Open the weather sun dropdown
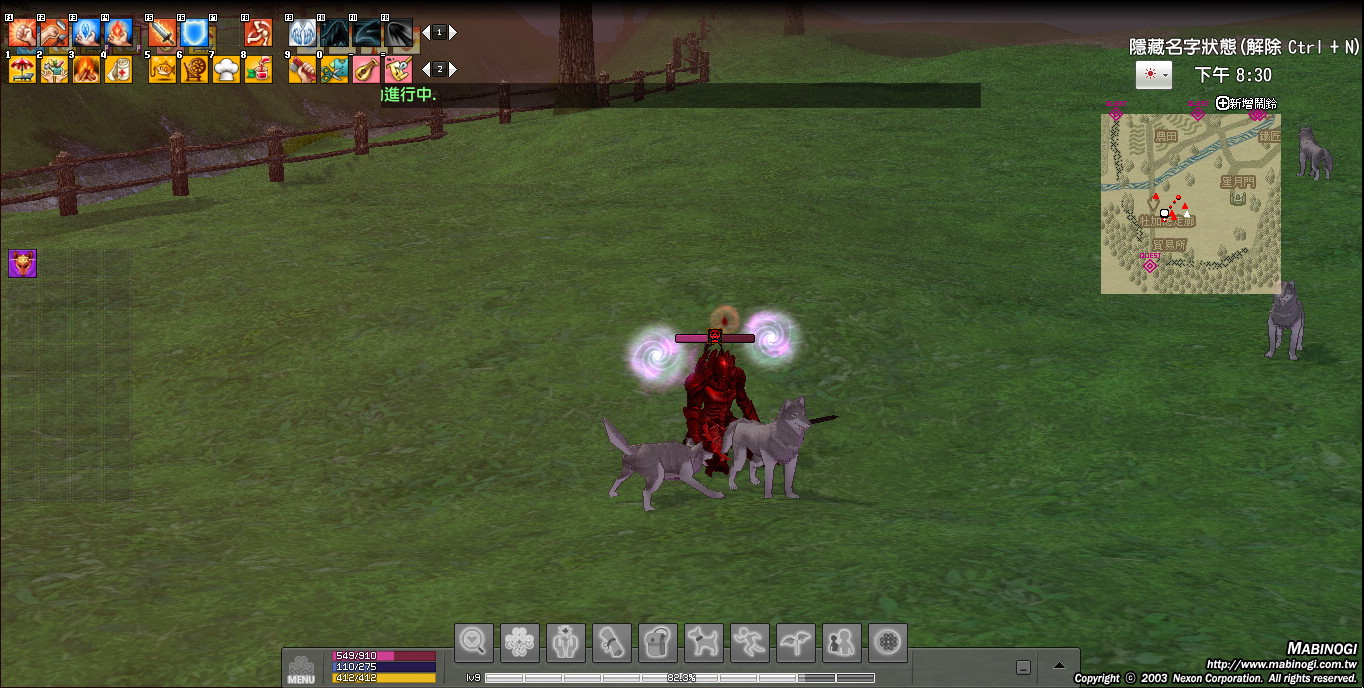The height and width of the screenshot is (688, 1364). (x=1153, y=75)
